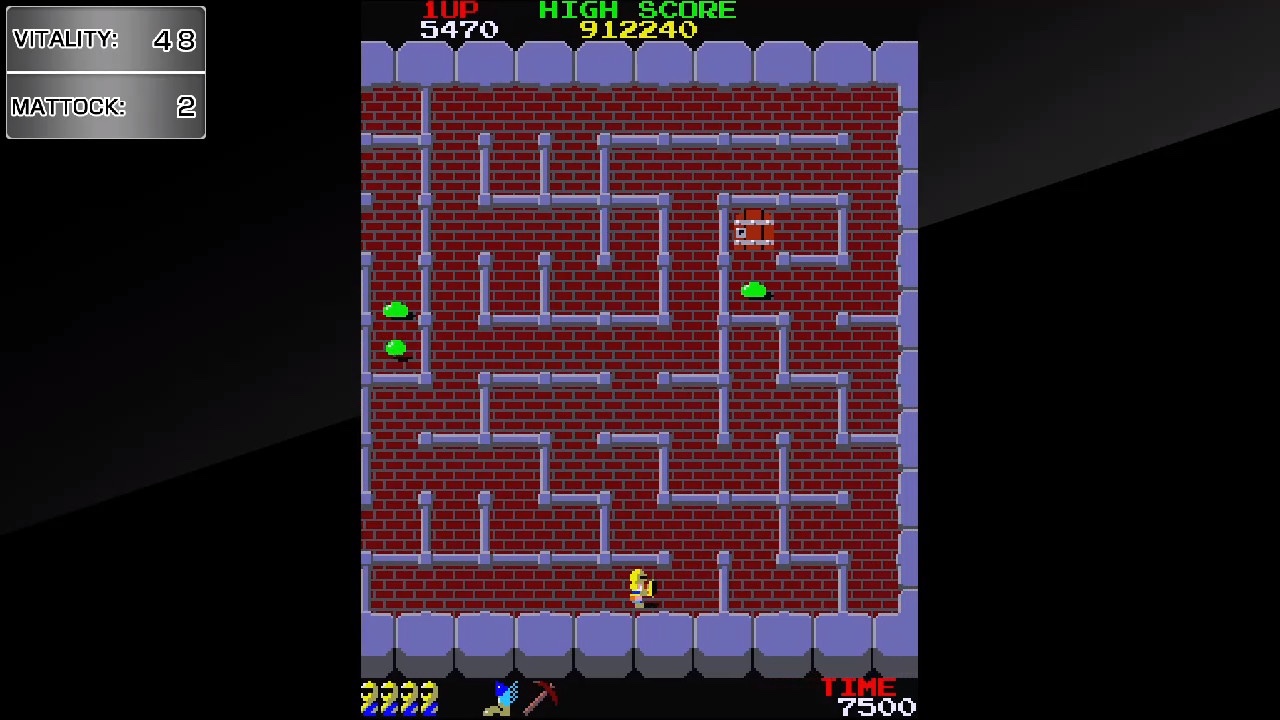1280x720 pixels.
Task: Click the green slime near the chest
Action: (755, 291)
